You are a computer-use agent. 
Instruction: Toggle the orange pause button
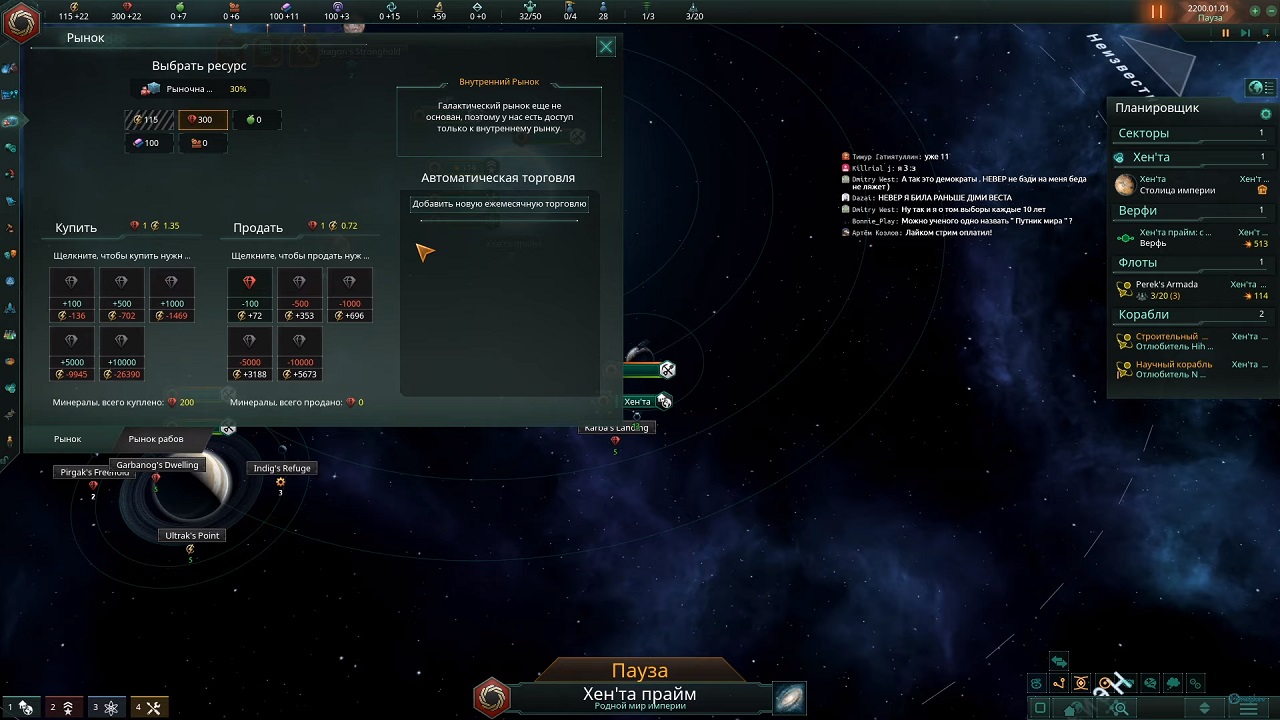(1156, 12)
